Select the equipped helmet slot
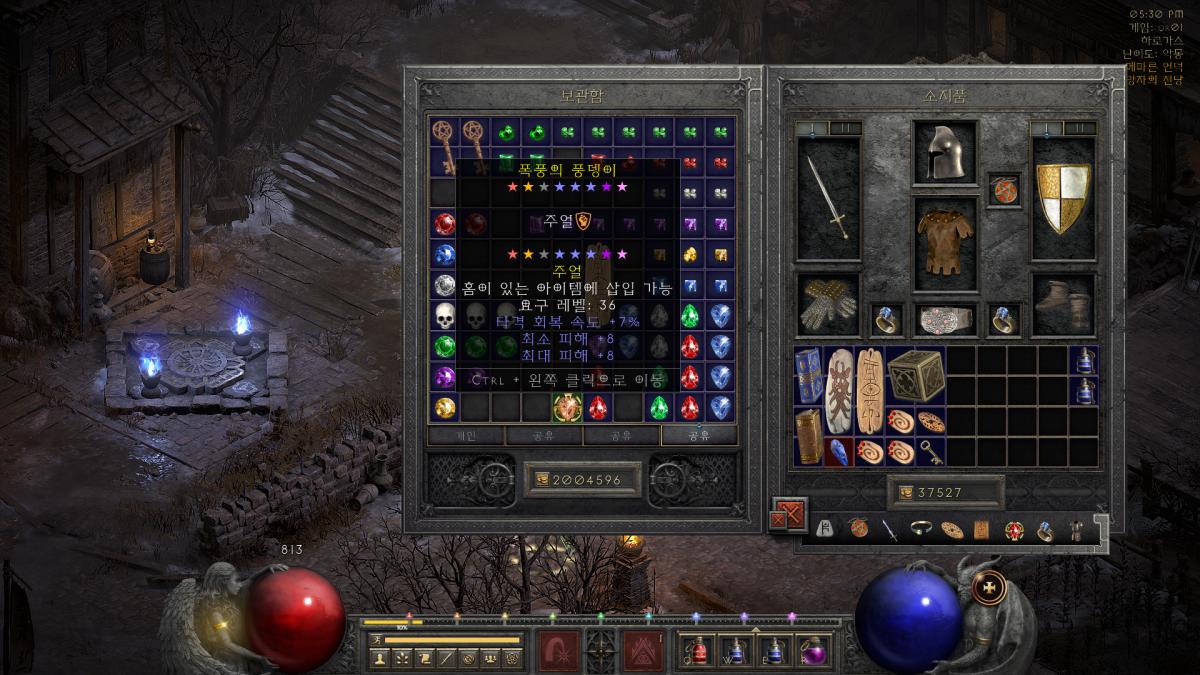 click(944, 153)
